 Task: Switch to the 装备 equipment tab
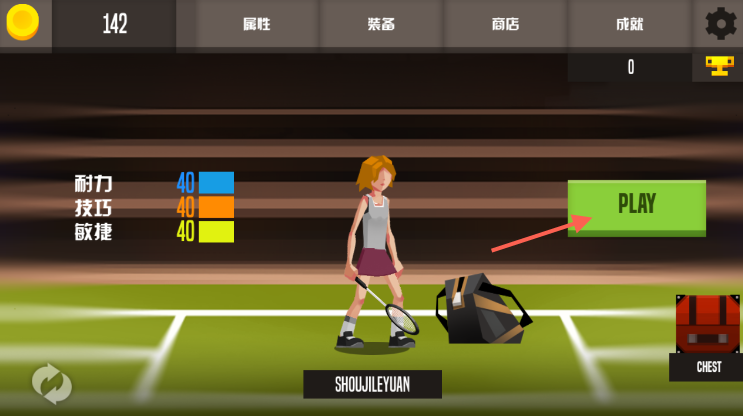tap(381, 25)
